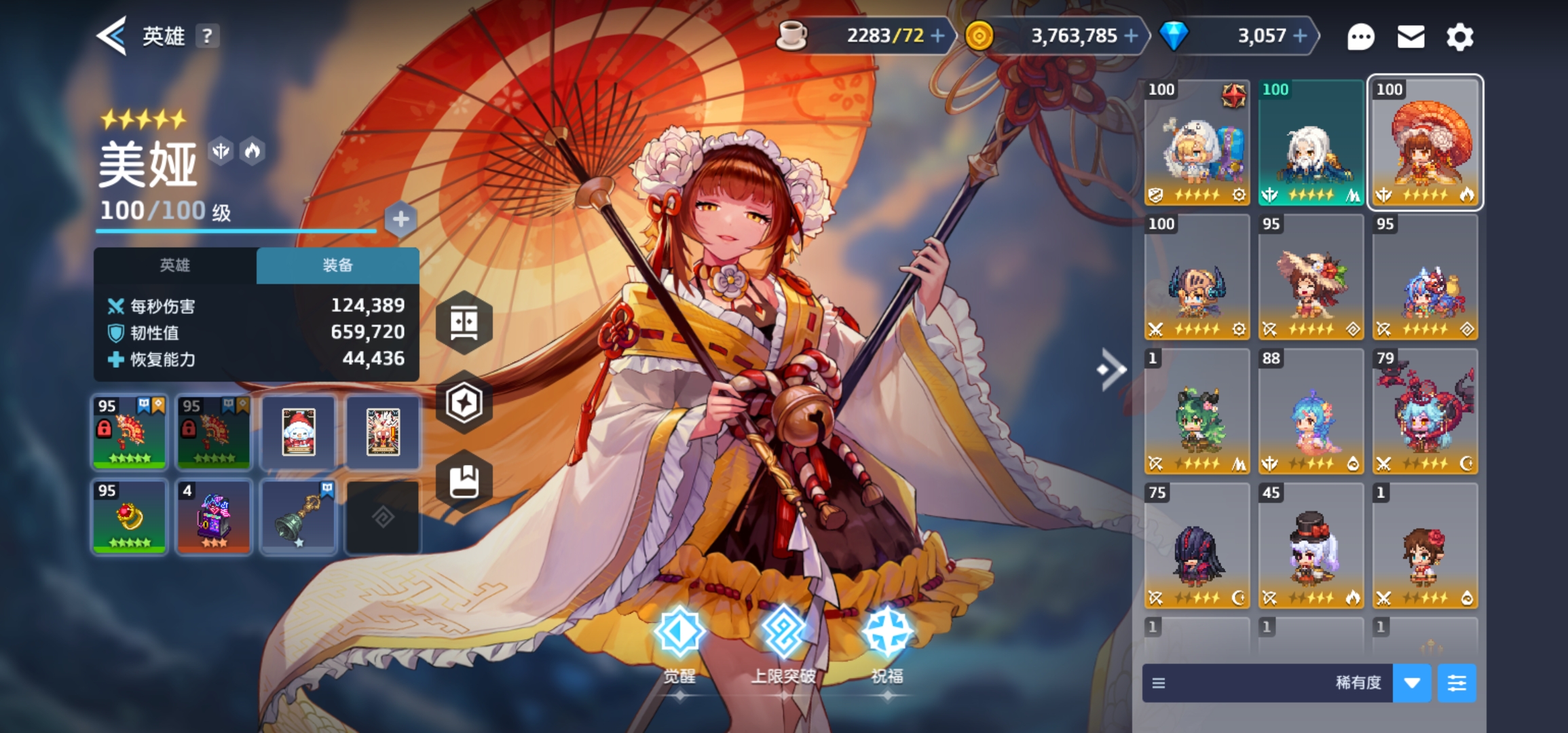Viewport: 1568px width, 733px height.
Task: Switch to the 英雄 stats tab
Action: [x=175, y=265]
